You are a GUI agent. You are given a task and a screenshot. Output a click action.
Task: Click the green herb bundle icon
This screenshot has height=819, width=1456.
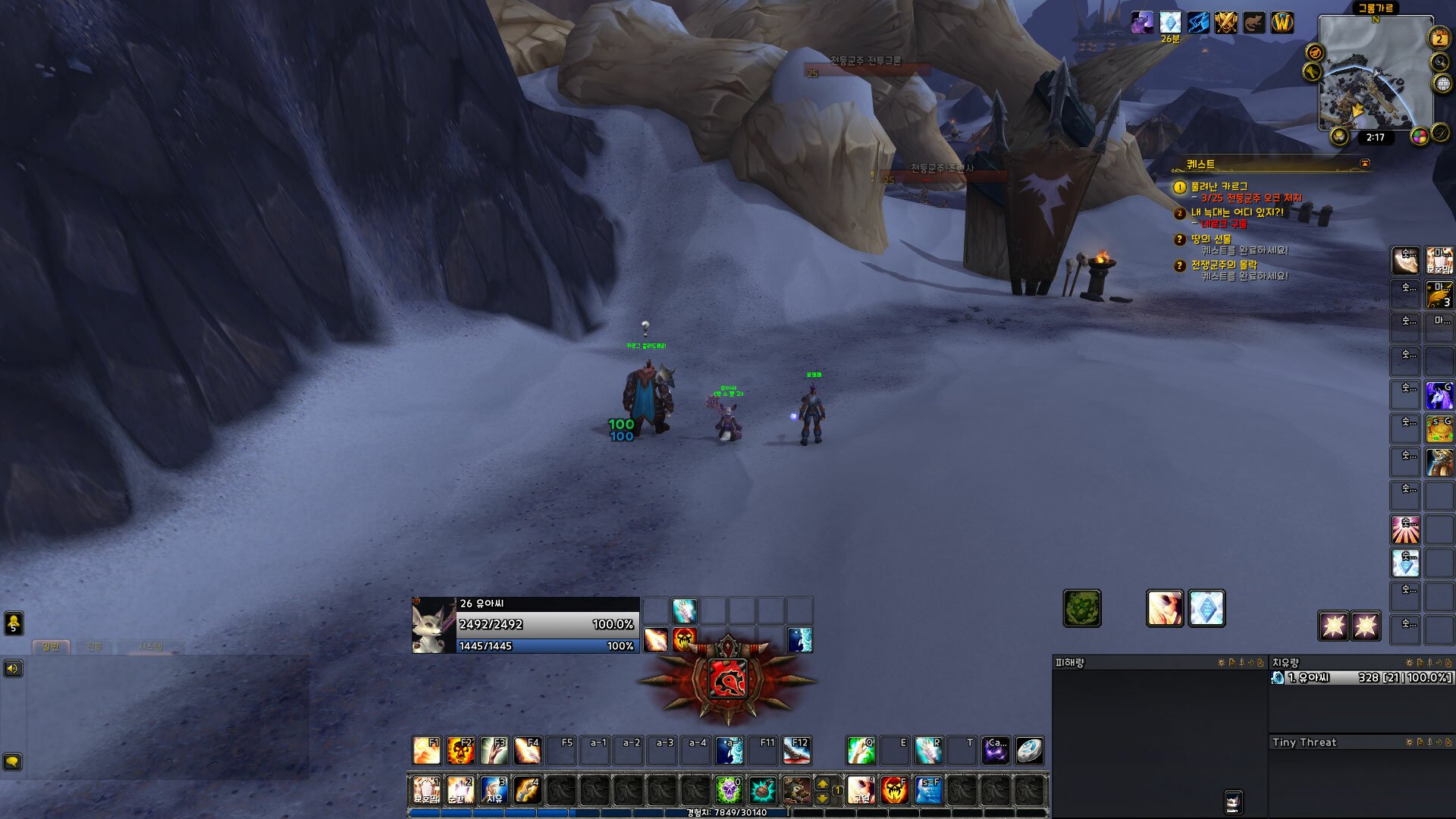coord(1082,609)
